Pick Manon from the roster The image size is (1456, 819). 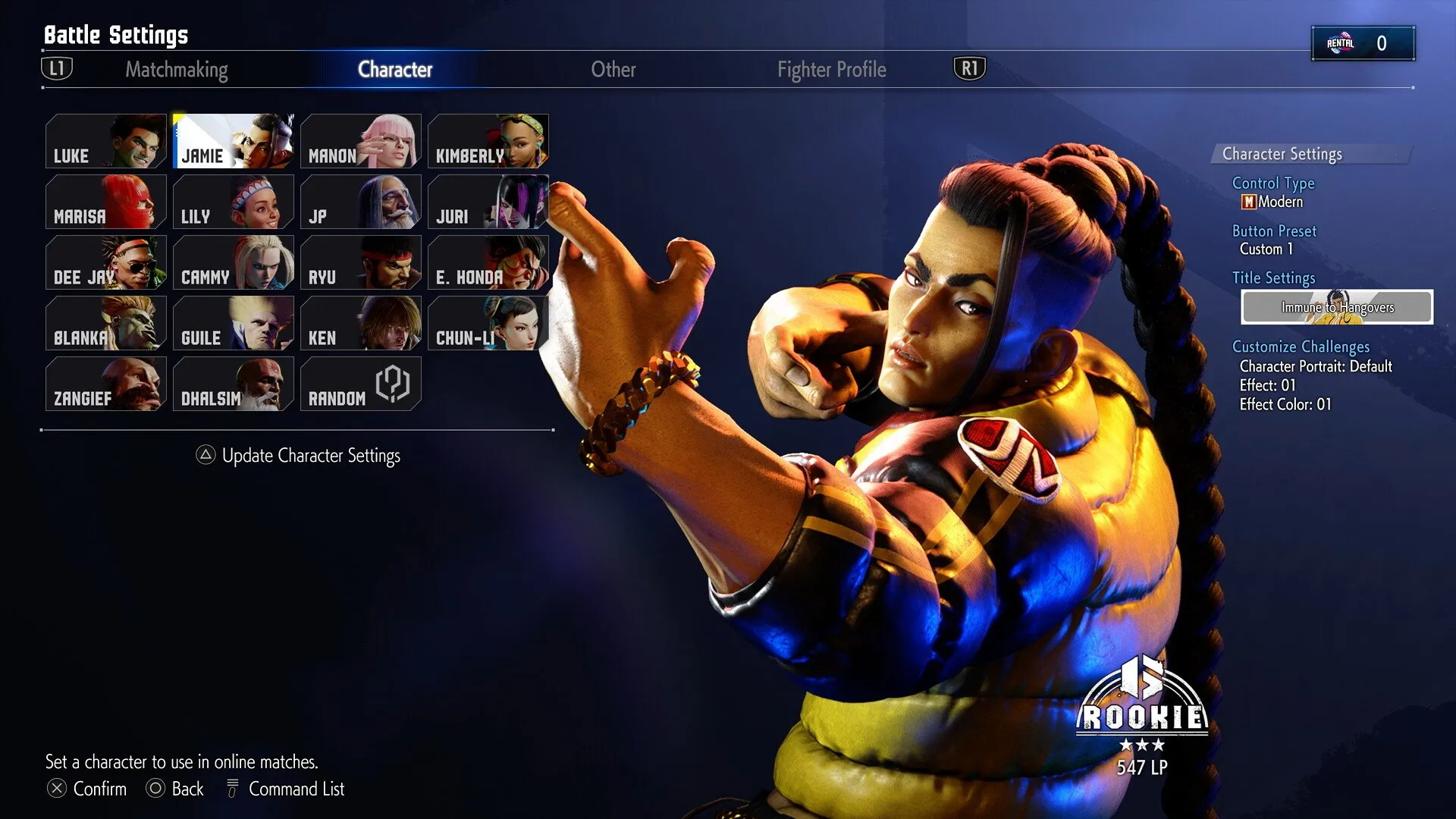click(x=360, y=141)
